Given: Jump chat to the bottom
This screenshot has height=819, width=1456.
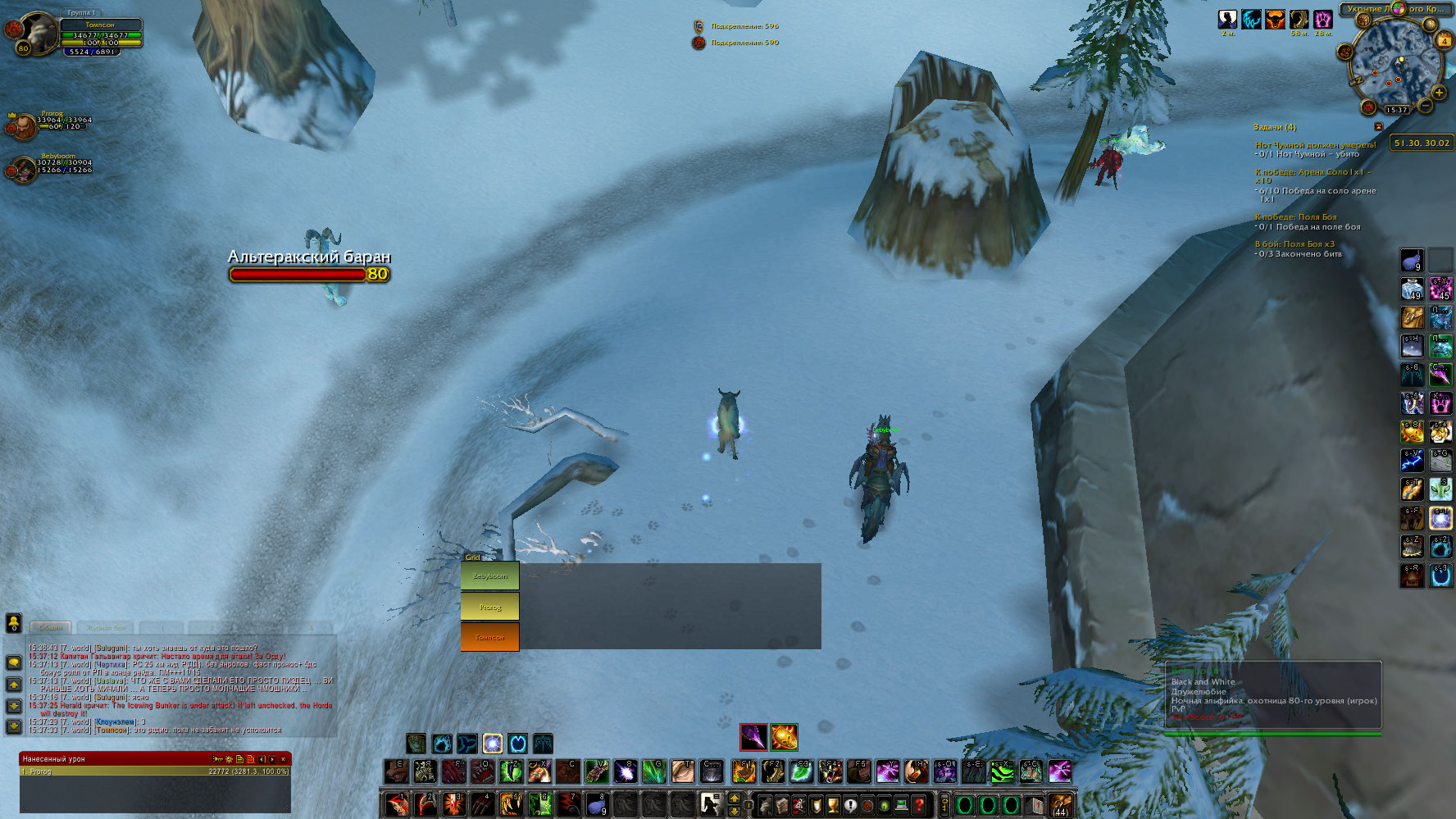Looking at the screenshot, I should (14, 726).
